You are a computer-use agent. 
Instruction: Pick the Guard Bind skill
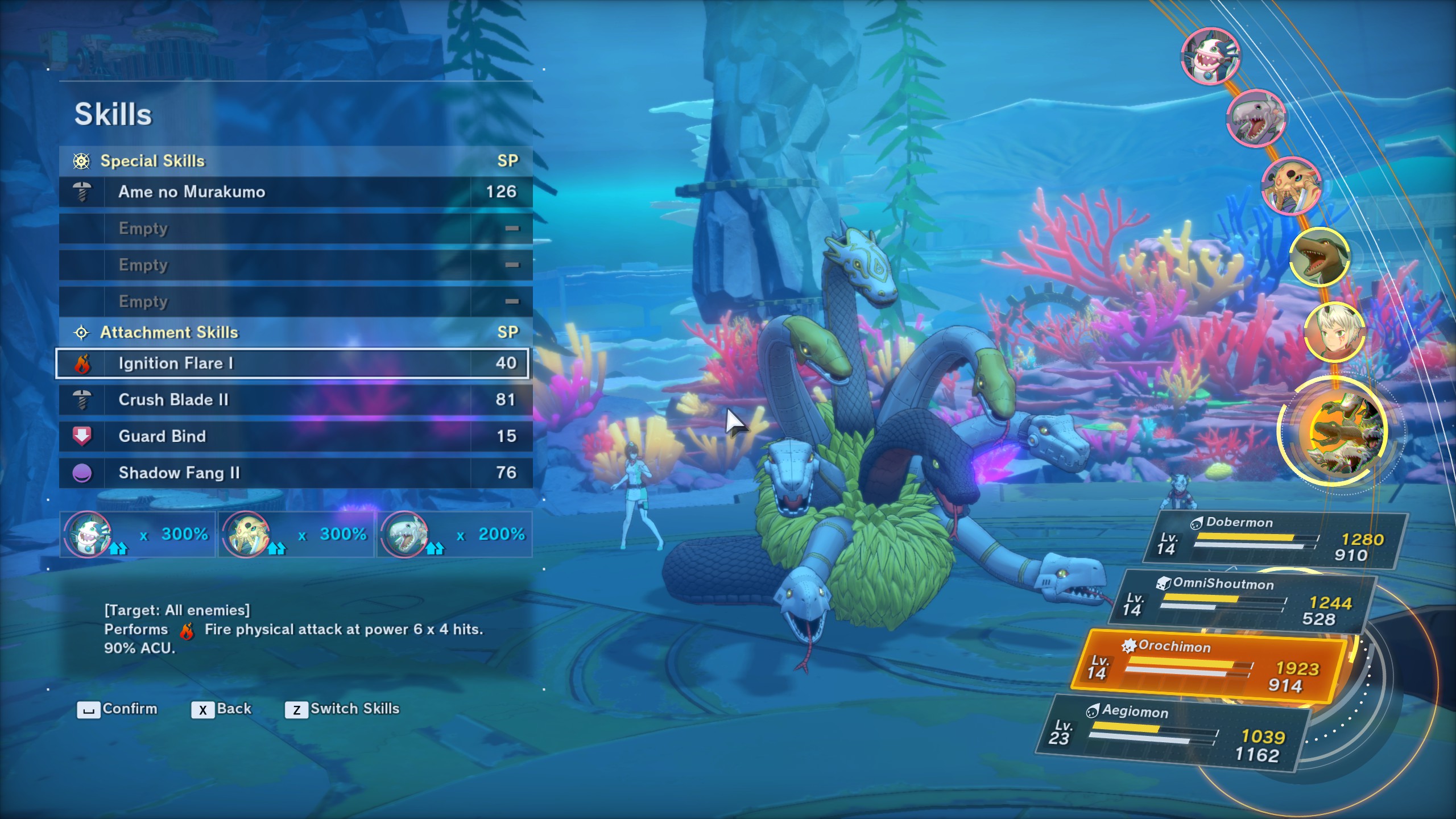(296, 436)
